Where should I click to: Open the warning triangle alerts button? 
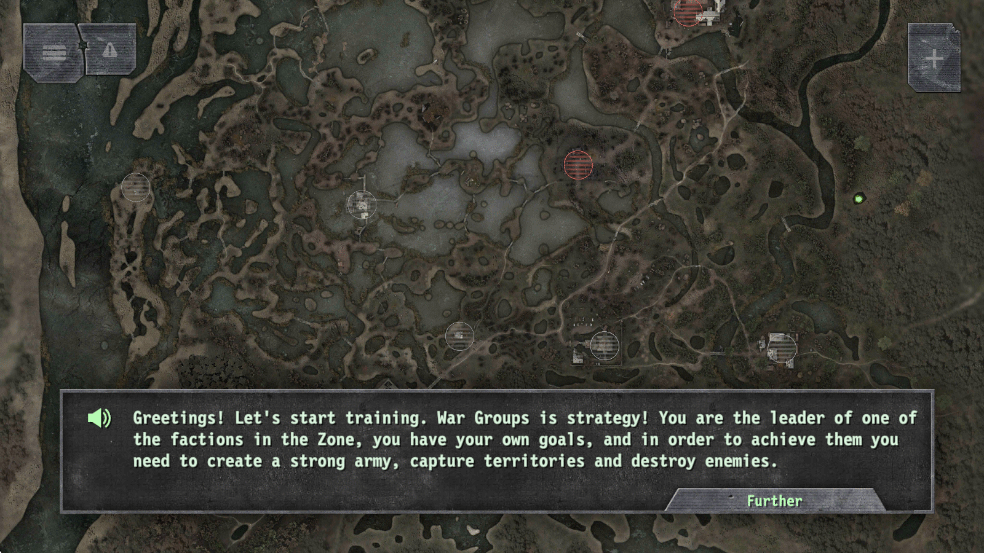click(109, 49)
